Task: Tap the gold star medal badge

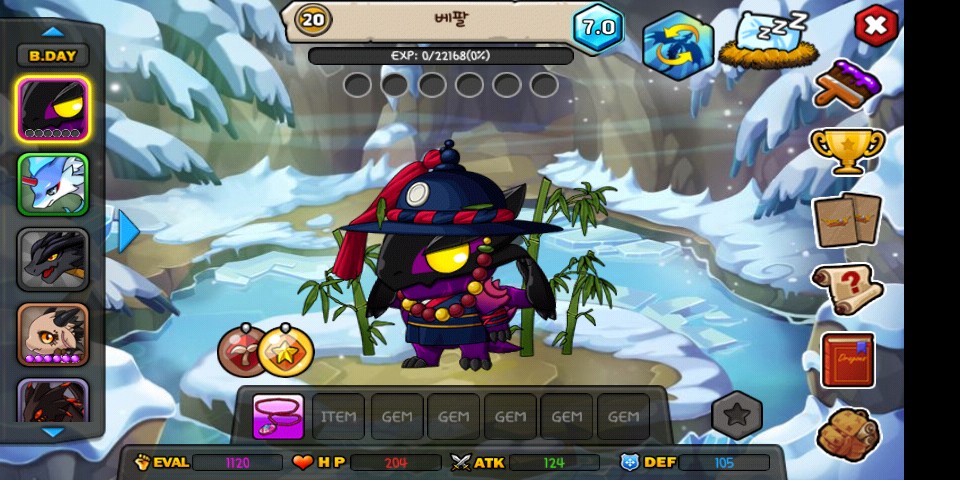Action: coord(286,351)
